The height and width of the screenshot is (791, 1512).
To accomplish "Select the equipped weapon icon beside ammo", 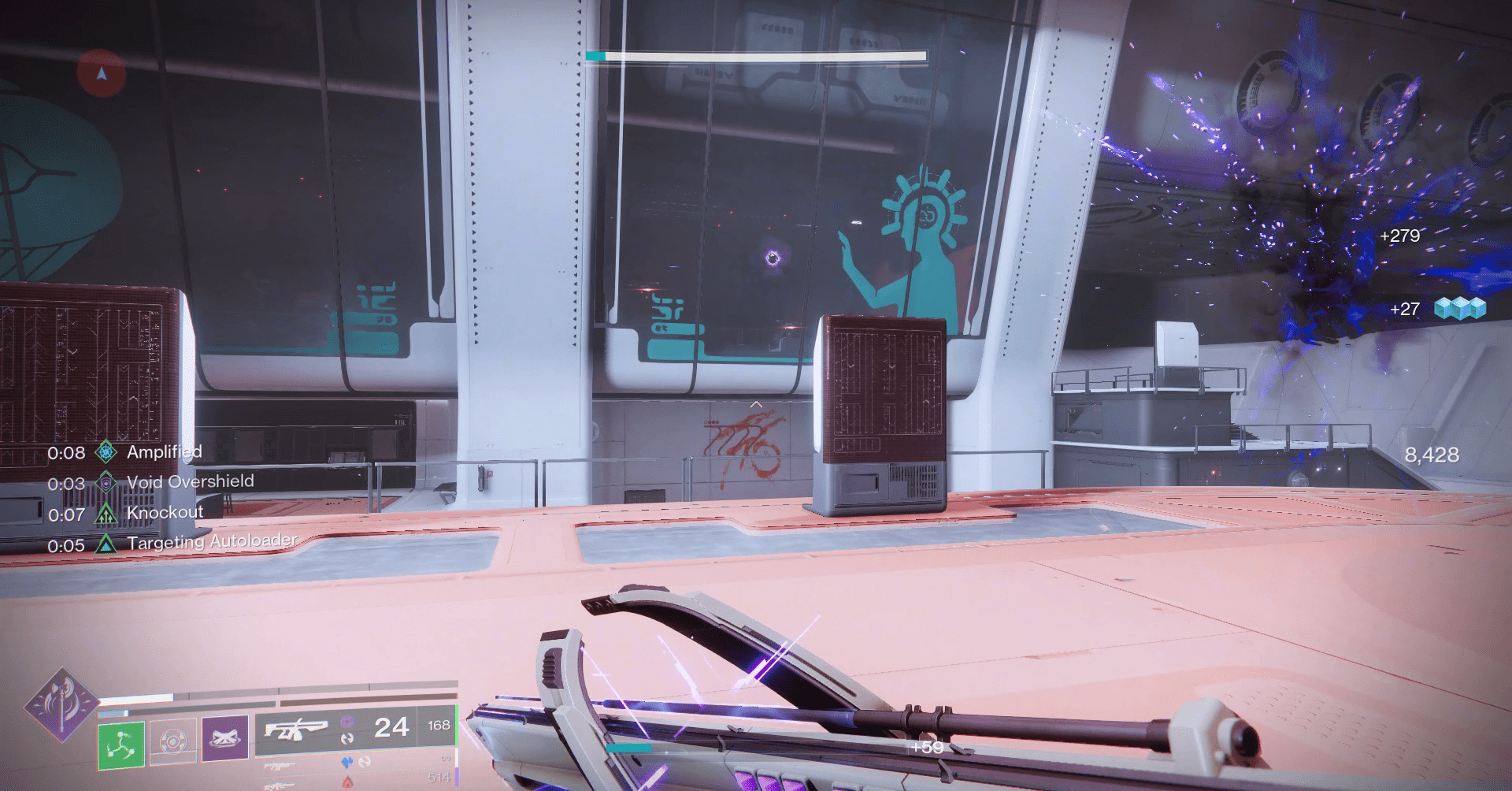I will 296,730.
